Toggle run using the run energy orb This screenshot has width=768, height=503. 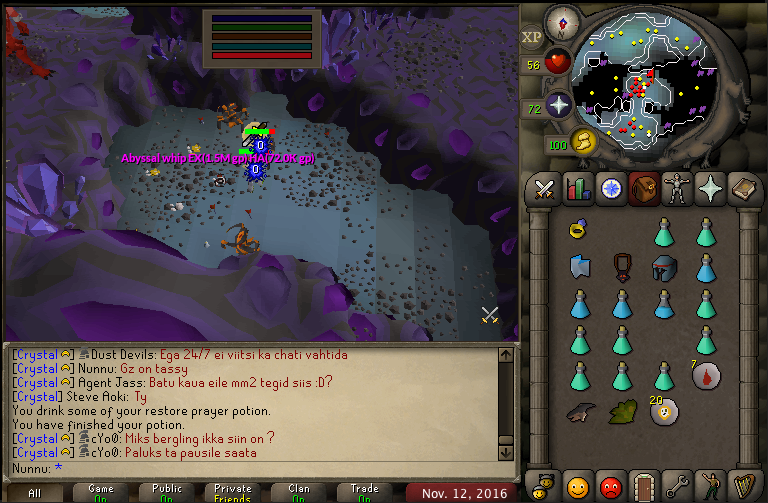click(x=580, y=141)
